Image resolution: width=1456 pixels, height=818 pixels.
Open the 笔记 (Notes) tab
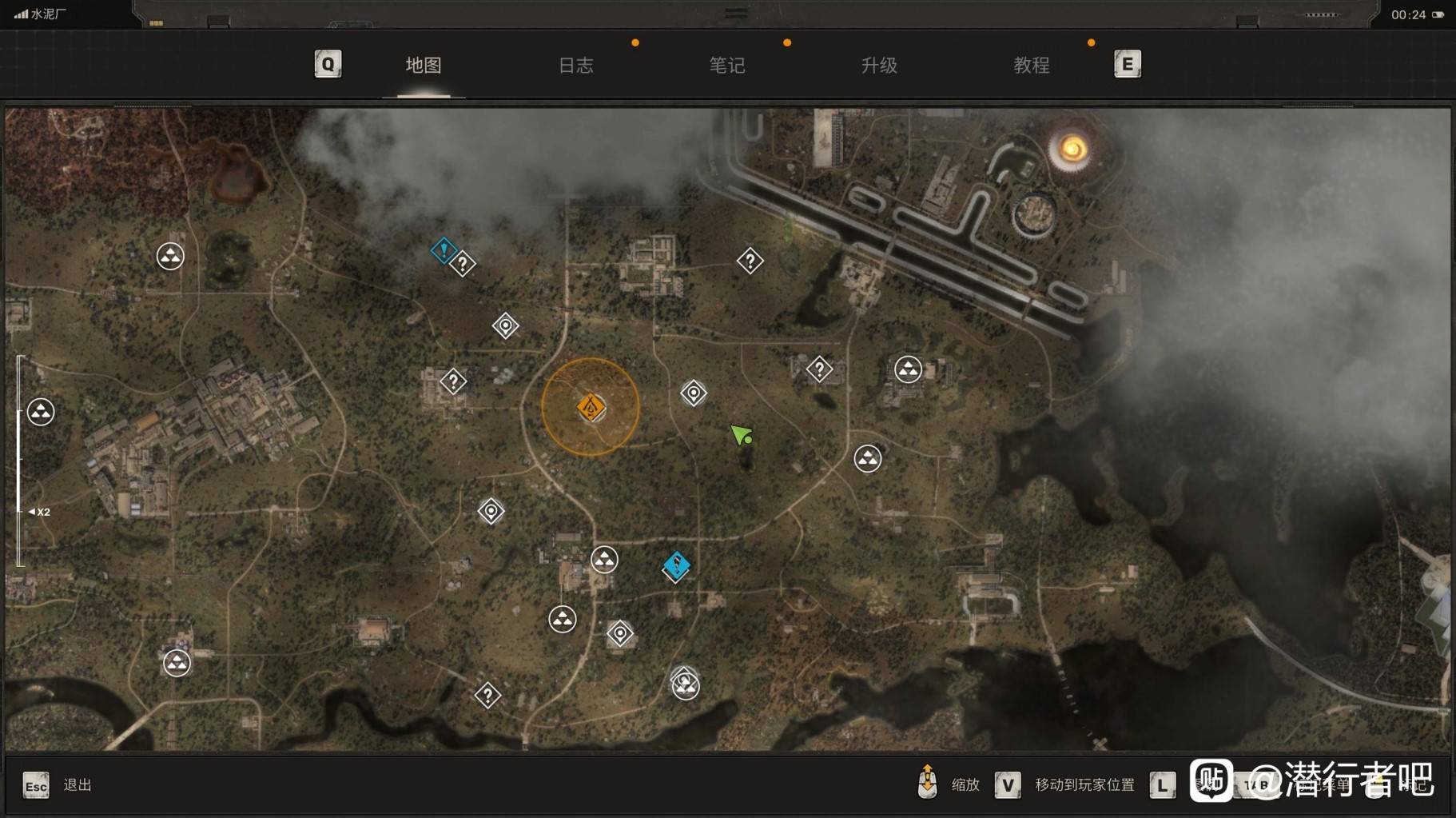coord(727,66)
